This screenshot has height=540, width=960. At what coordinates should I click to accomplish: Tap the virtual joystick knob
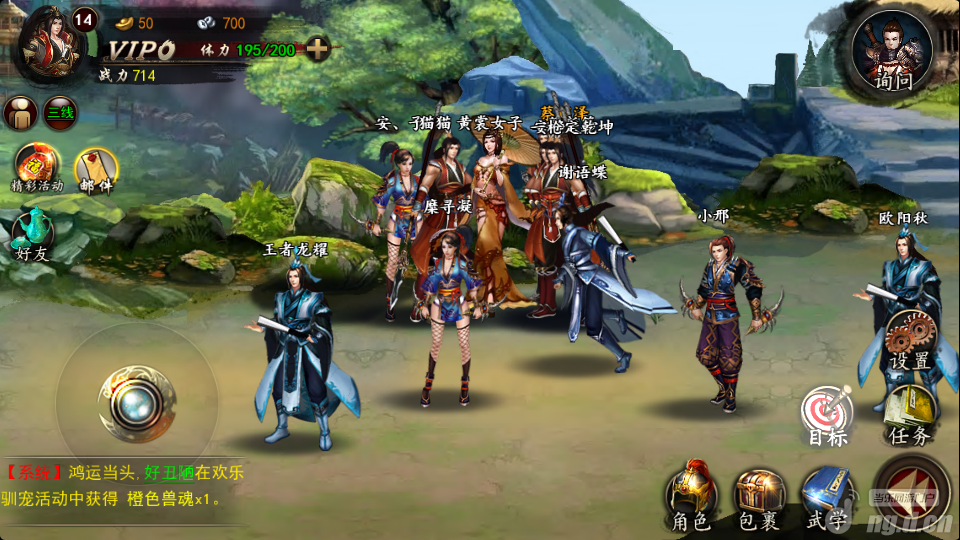[x=137, y=404]
